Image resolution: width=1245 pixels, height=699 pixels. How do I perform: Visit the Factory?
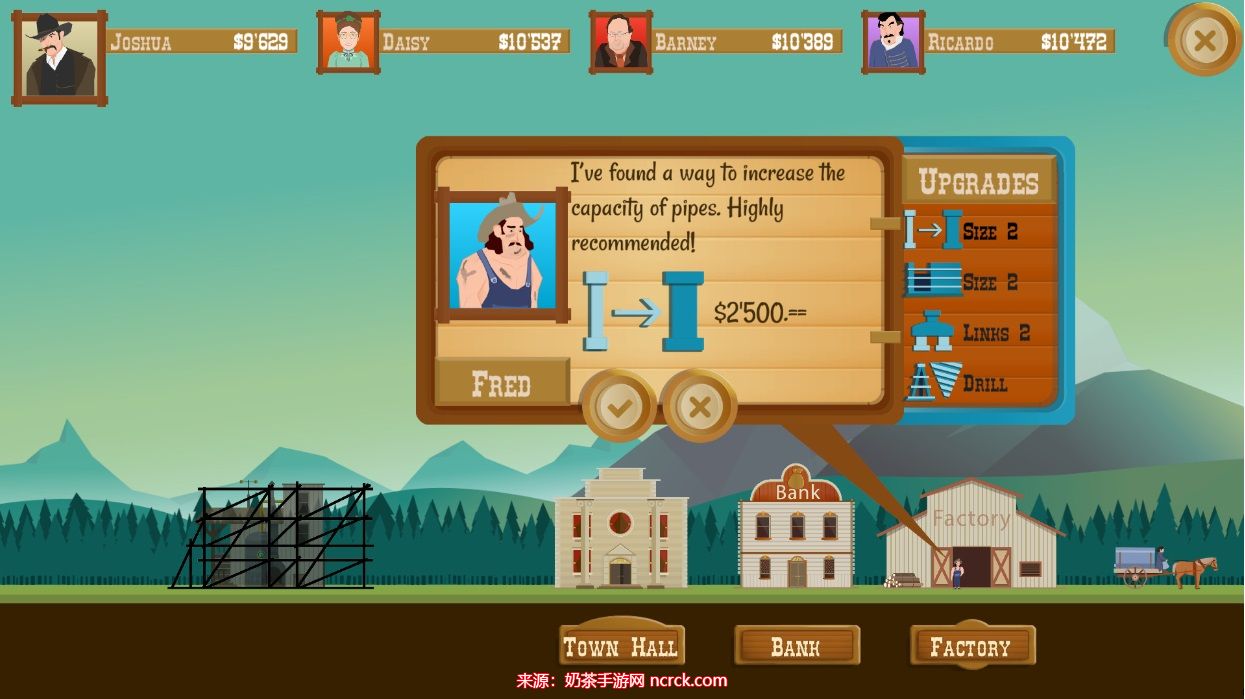point(971,647)
